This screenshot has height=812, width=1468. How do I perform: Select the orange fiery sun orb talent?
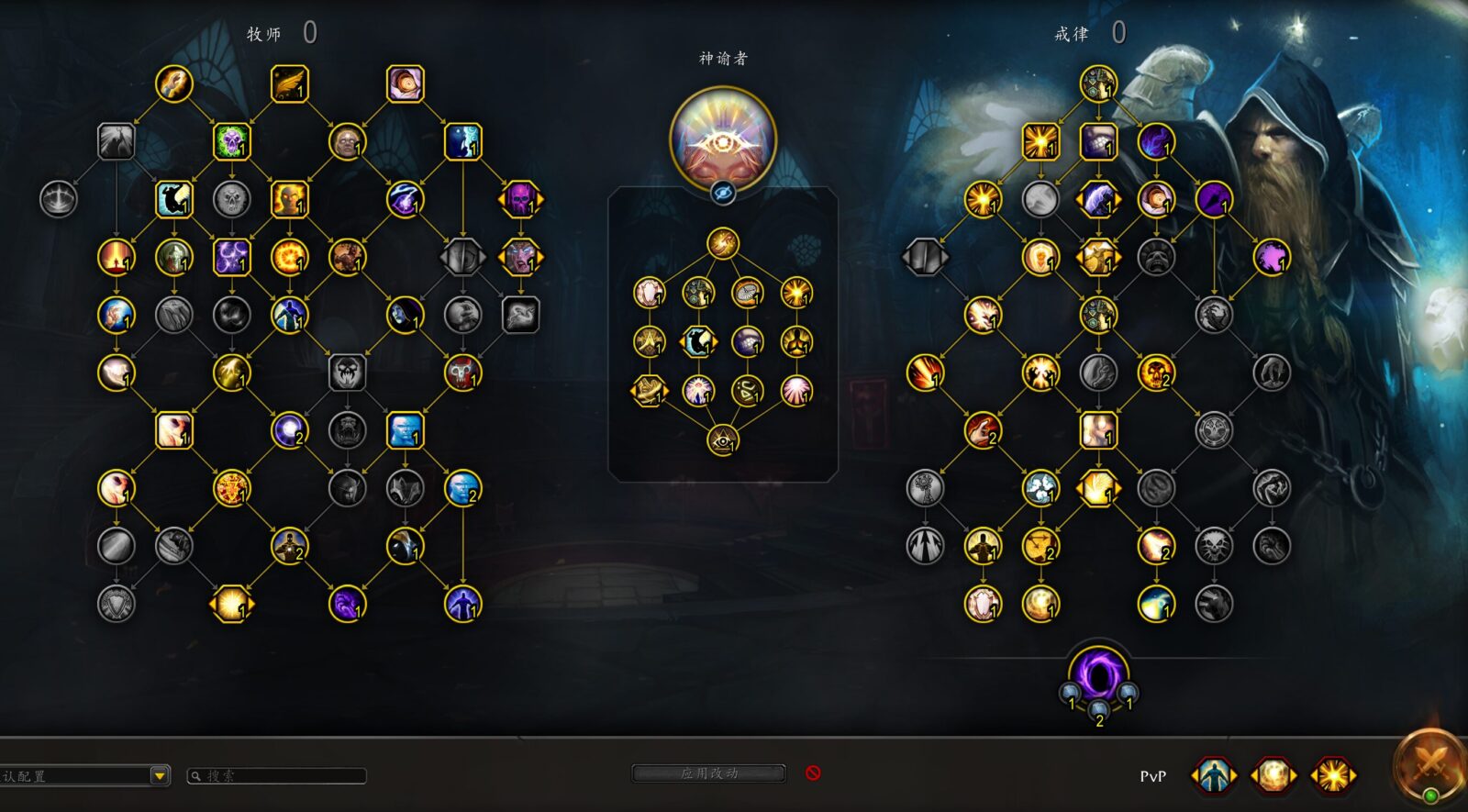[x=289, y=257]
